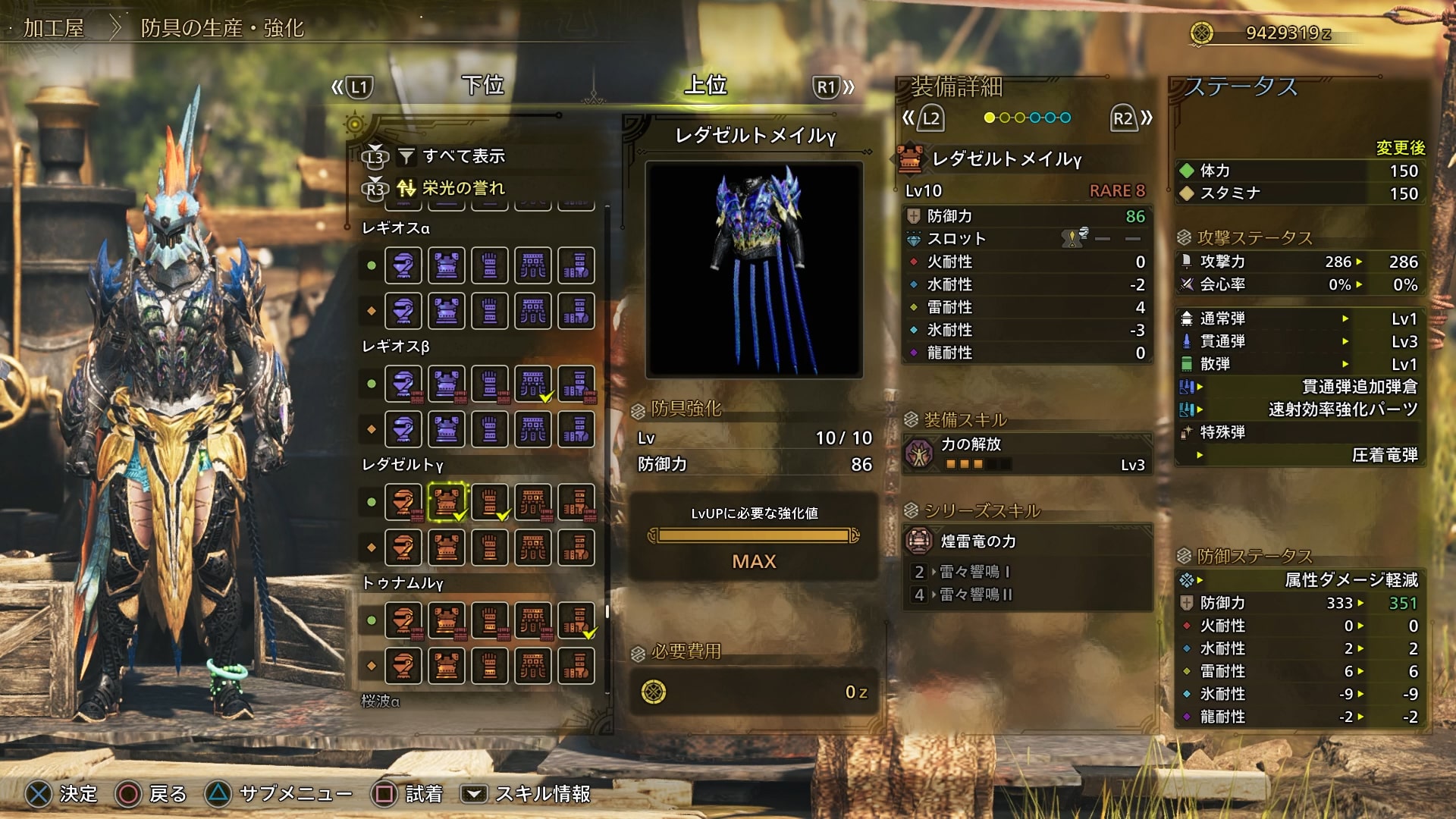Pick トゥナムルγ chest in the diamond-marked row
Screen dimensions: 1456x819
click(x=447, y=666)
